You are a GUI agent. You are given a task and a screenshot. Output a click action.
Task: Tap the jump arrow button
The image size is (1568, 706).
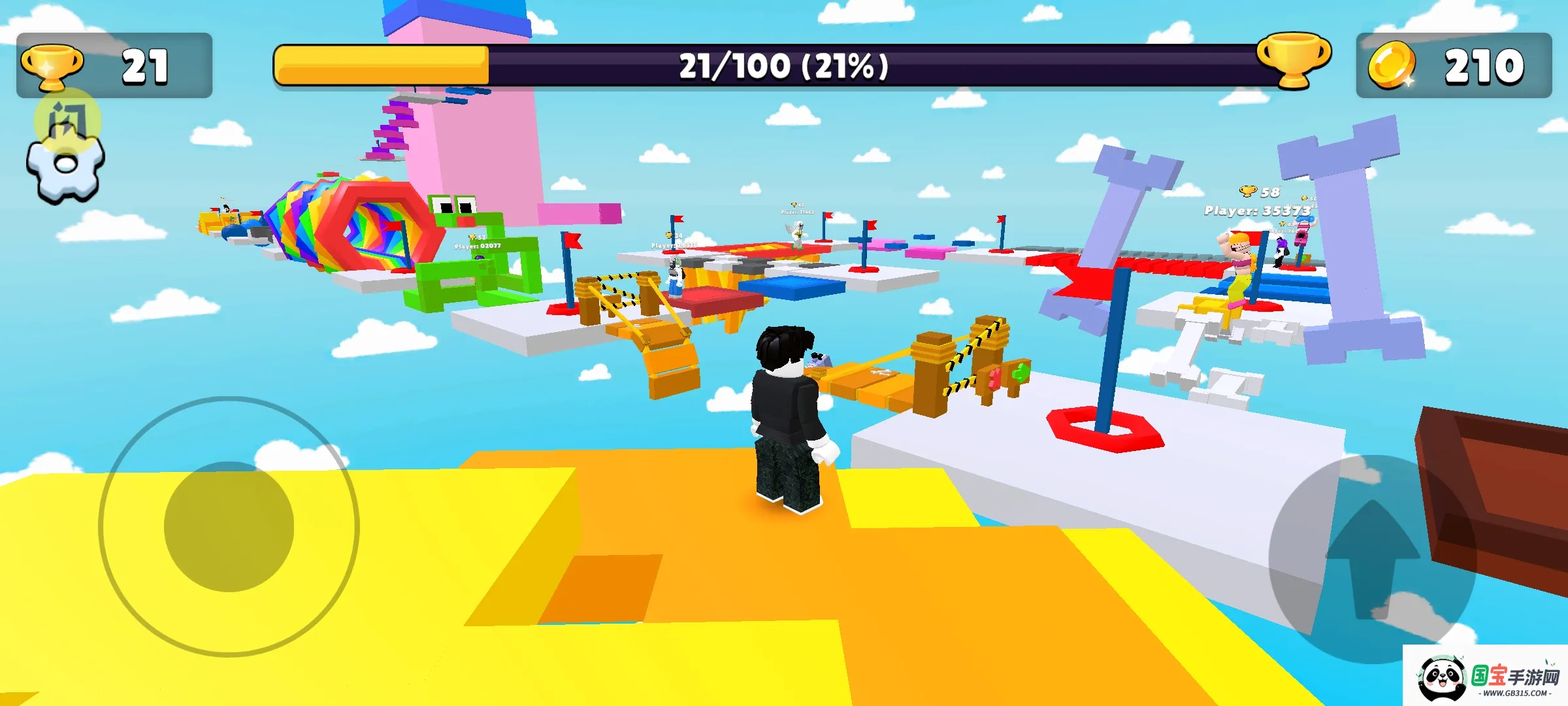pos(1372,559)
